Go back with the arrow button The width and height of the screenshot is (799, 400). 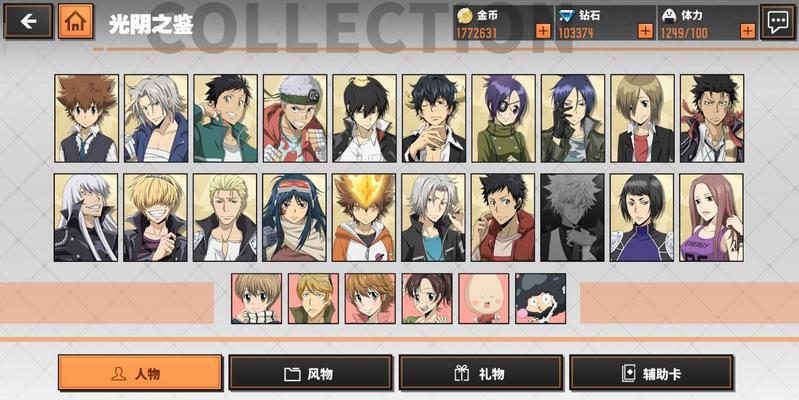click(x=27, y=21)
